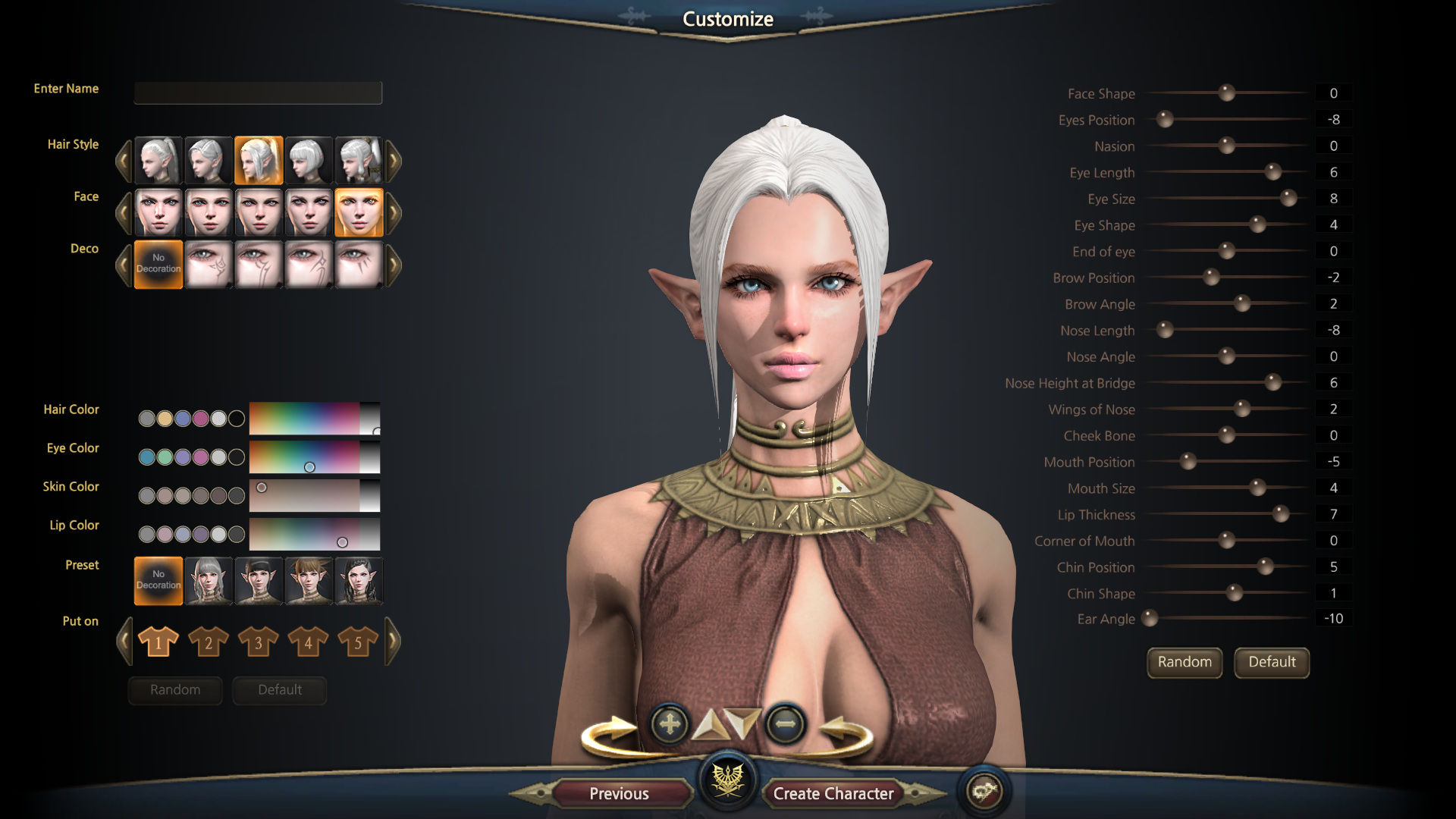Click the Ear Angle slider handle
Image resolution: width=1456 pixels, height=819 pixels.
coord(1150,619)
